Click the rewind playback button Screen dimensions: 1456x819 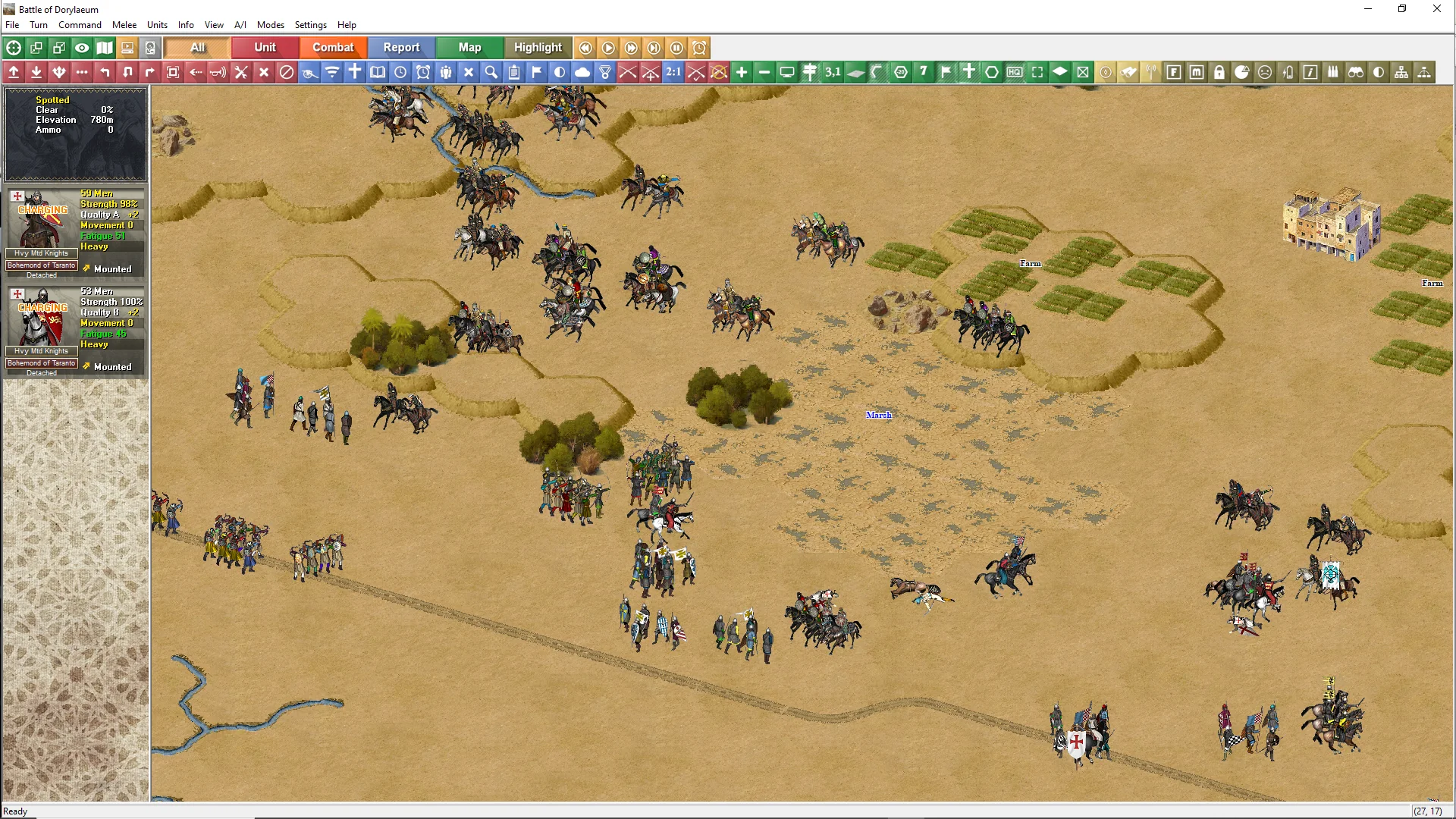point(585,48)
